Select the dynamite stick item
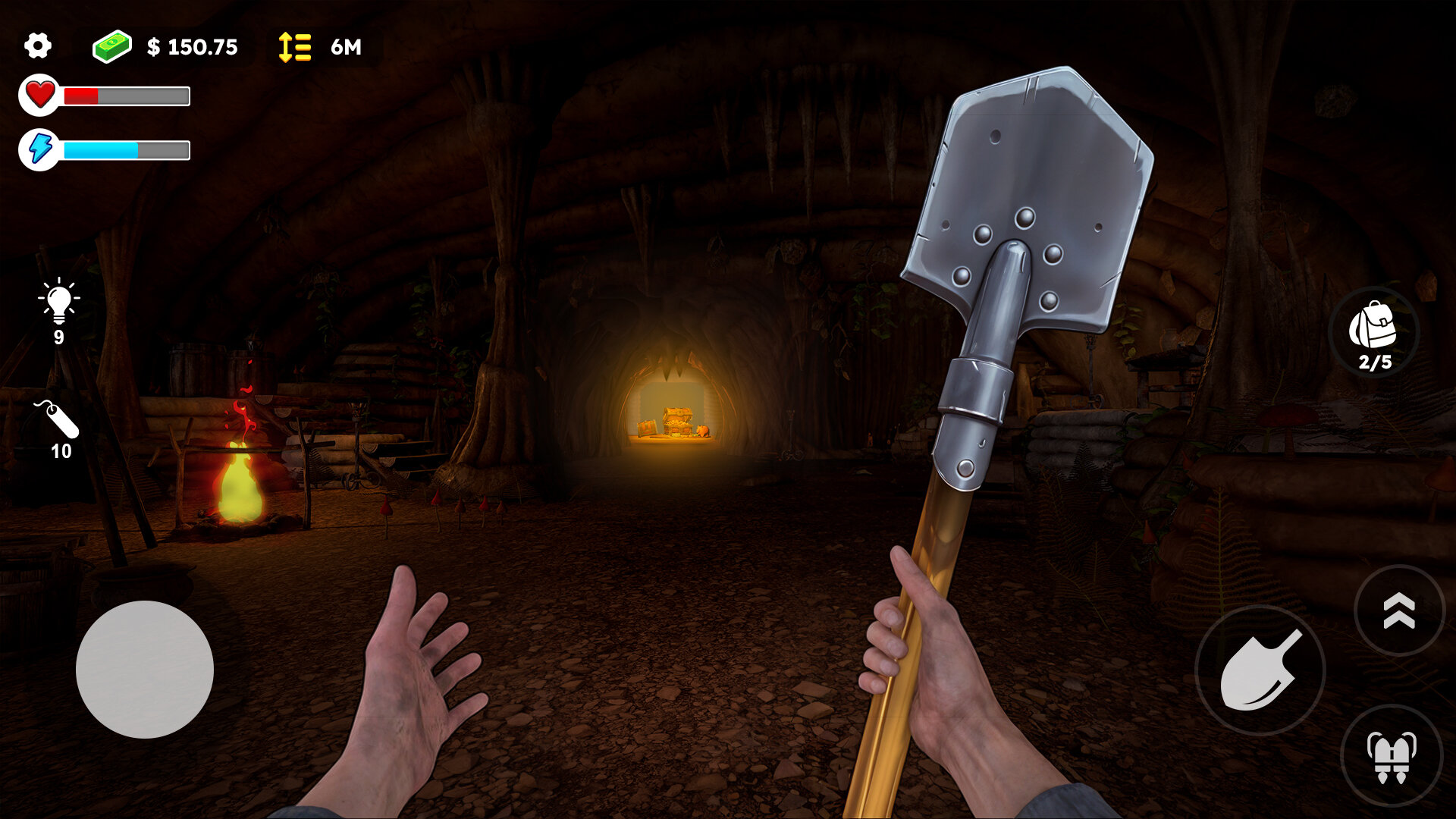The image size is (1456, 819). (58, 420)
